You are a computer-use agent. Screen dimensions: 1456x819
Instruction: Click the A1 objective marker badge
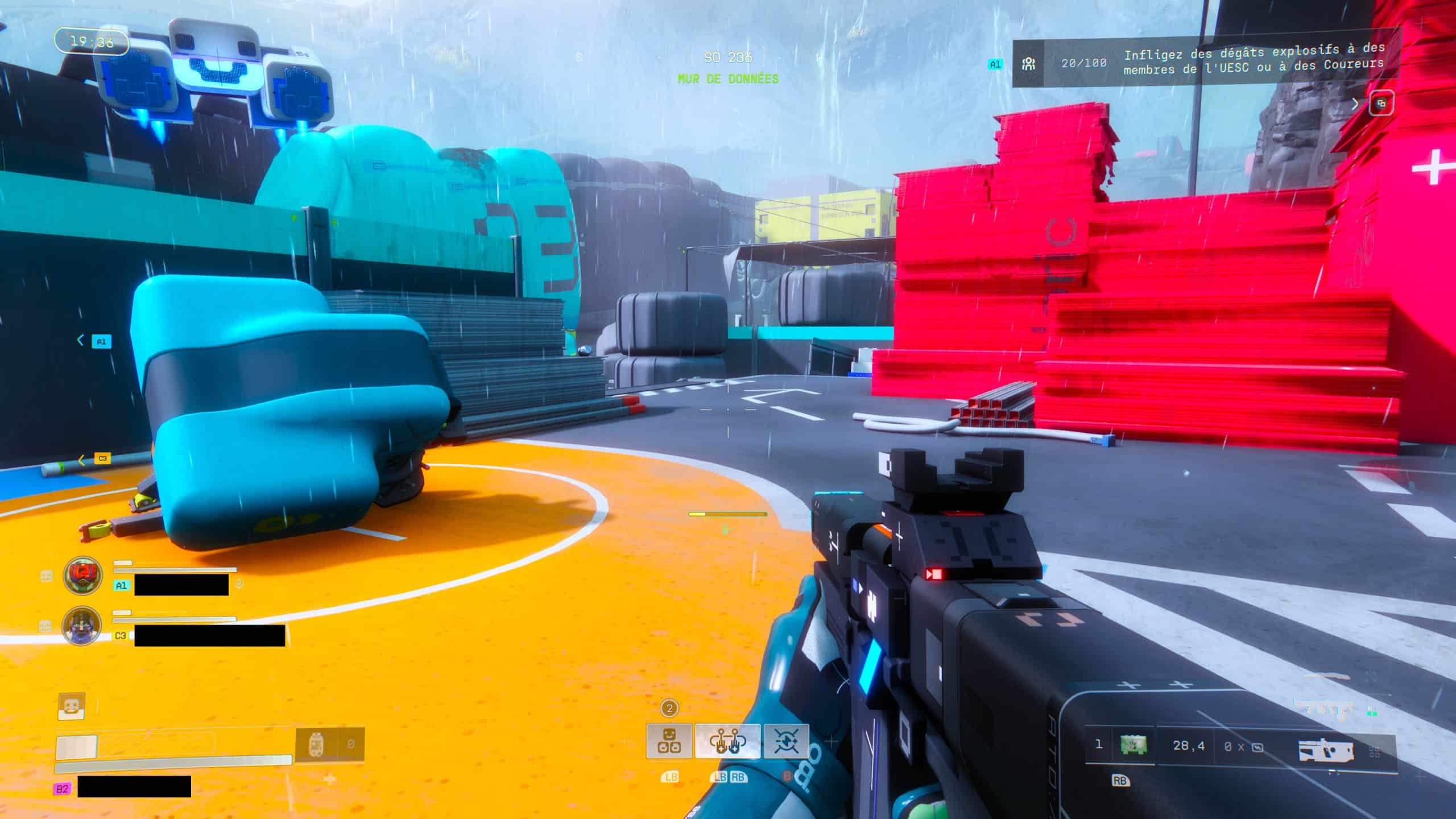995,64
